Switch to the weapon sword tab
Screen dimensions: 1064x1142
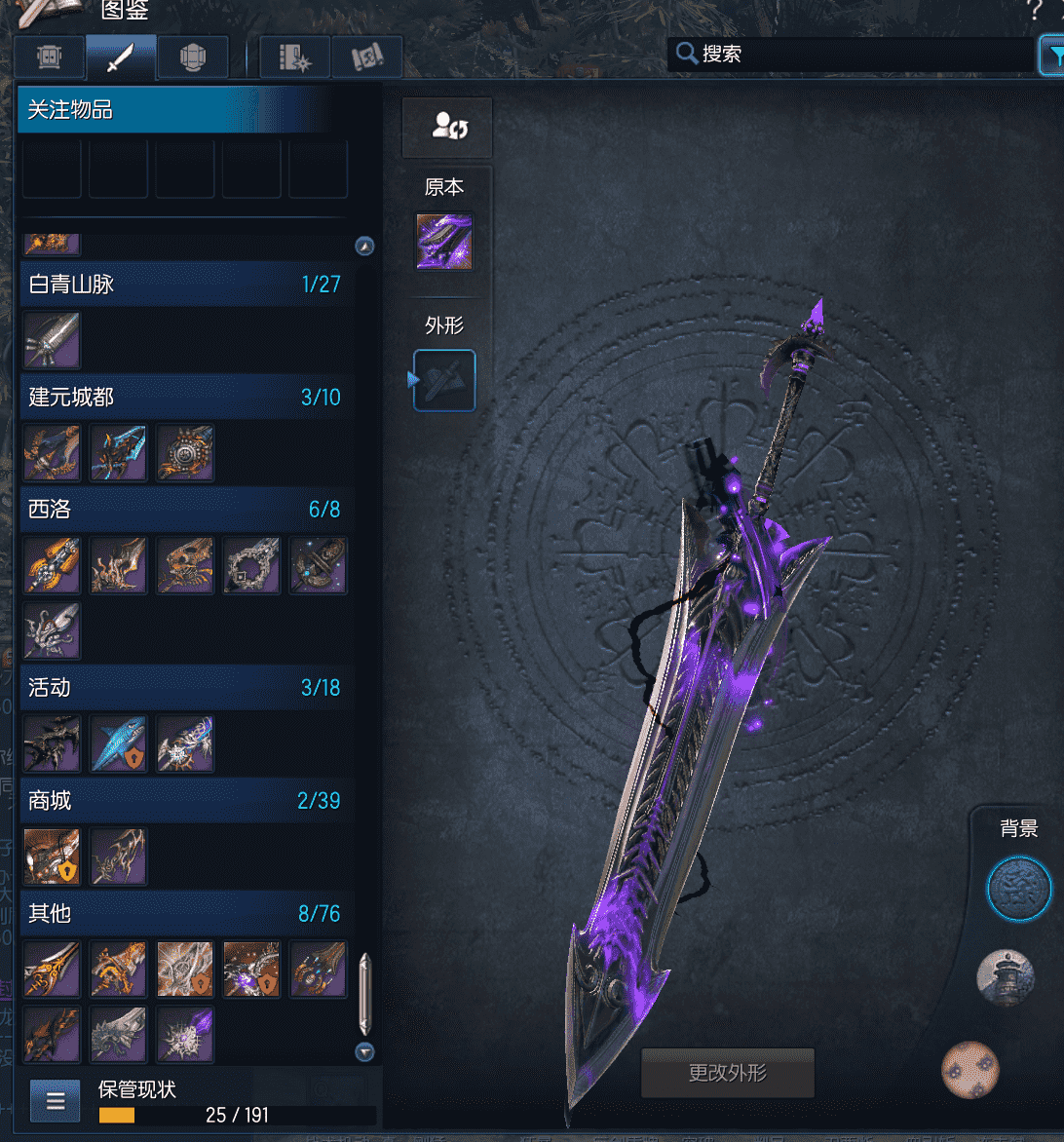120,58
